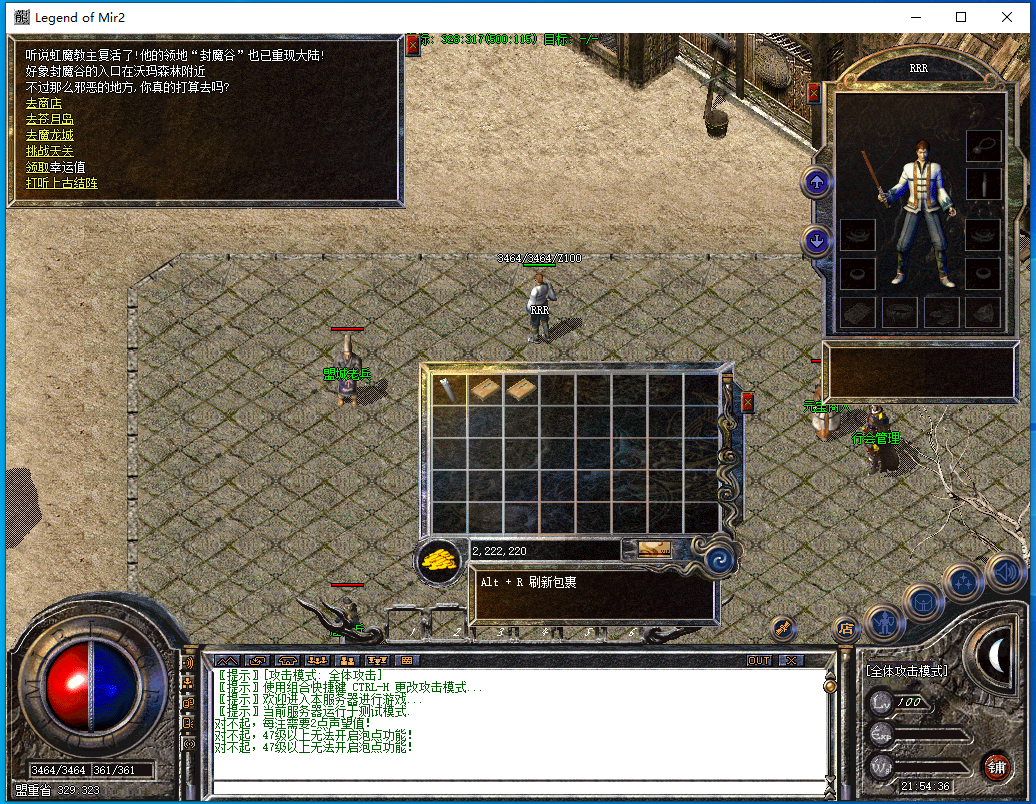Viewport: 1036px width, 804px height.
Task: Open the red 铺 shop button
Action: 996,767
